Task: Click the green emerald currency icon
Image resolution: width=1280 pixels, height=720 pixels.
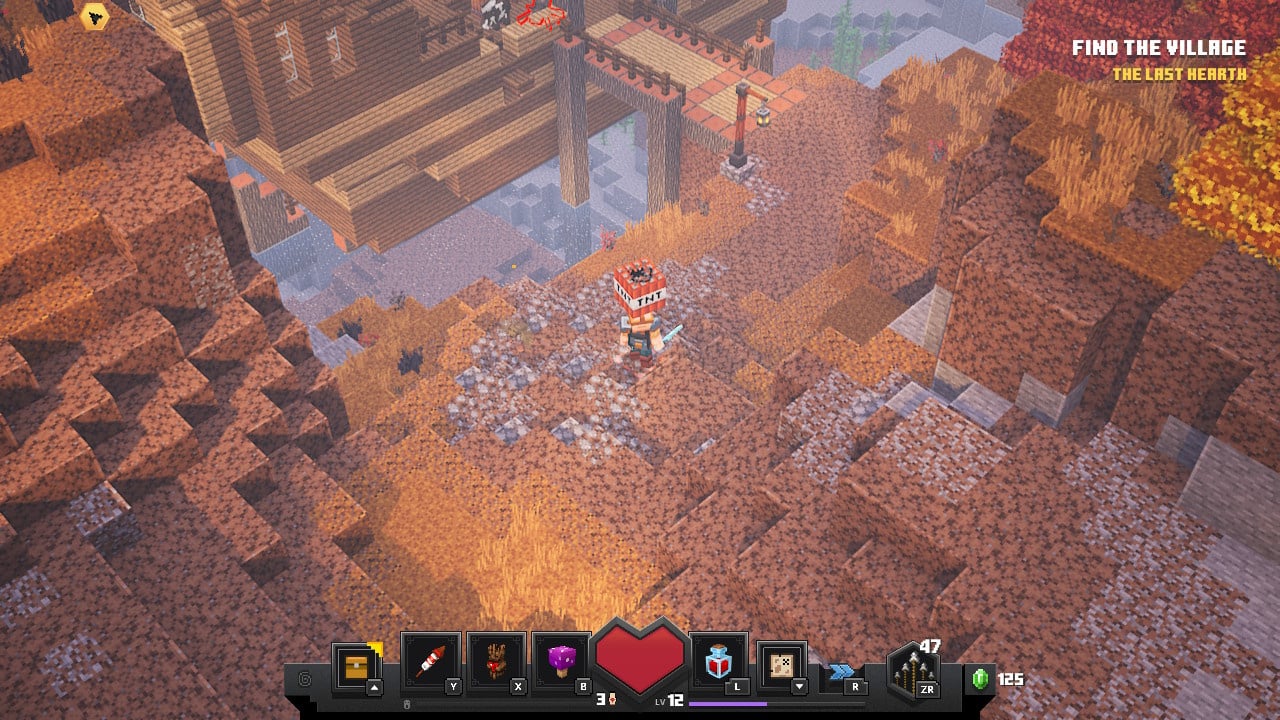Action: 981,679
